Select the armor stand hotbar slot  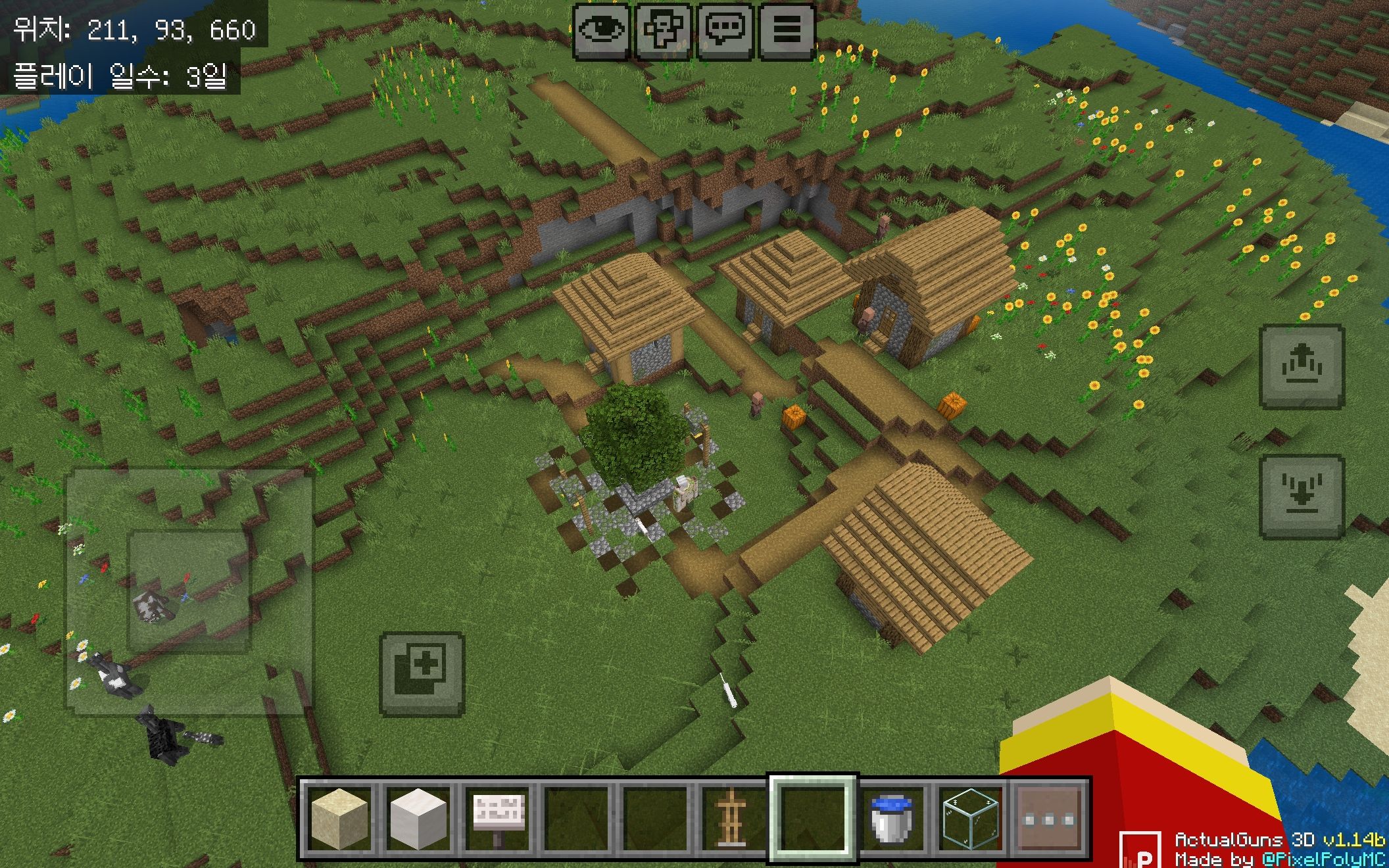[x=731, y=819]
